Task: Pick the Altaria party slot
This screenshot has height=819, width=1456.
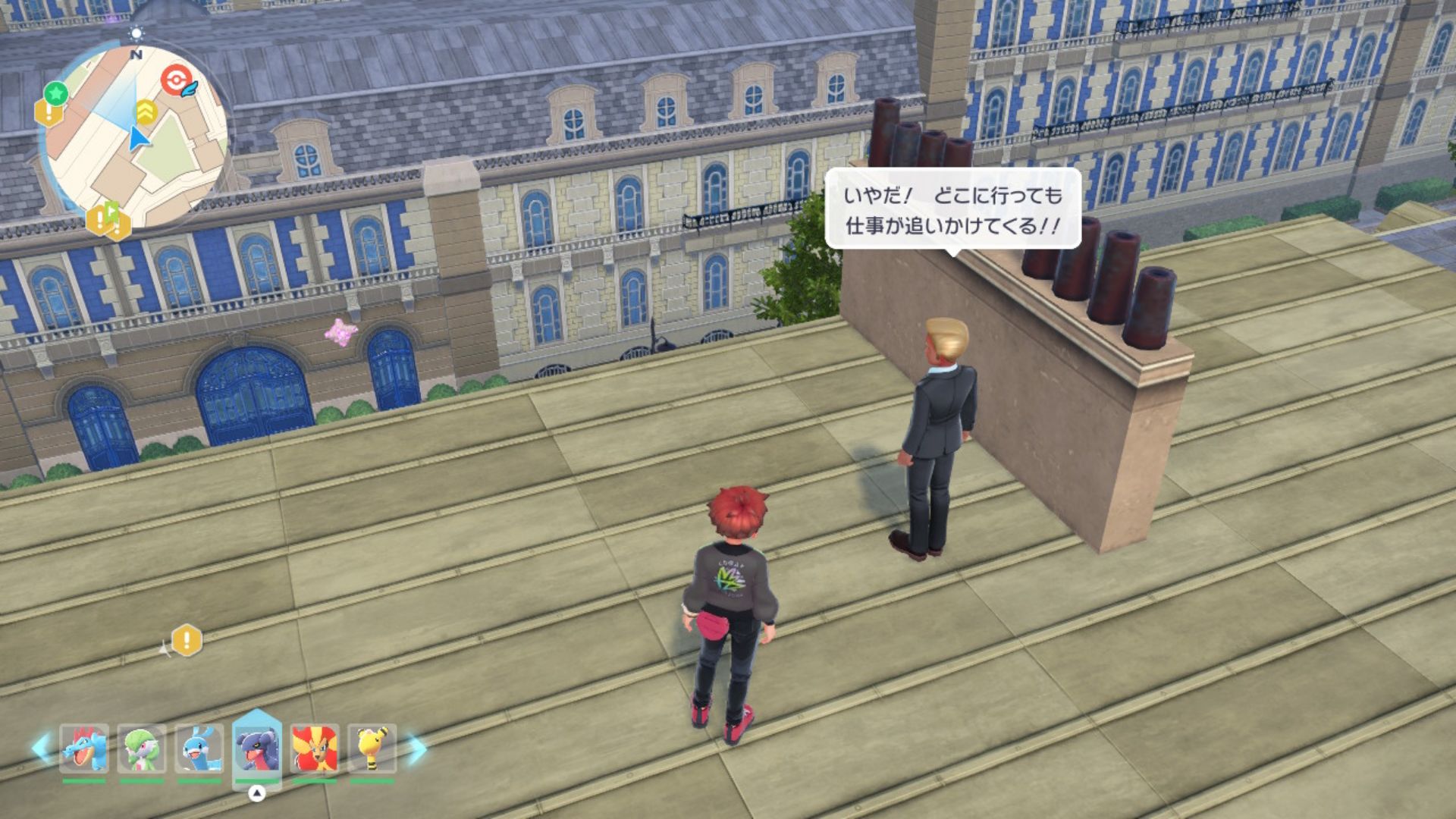Action: point(199,749)
